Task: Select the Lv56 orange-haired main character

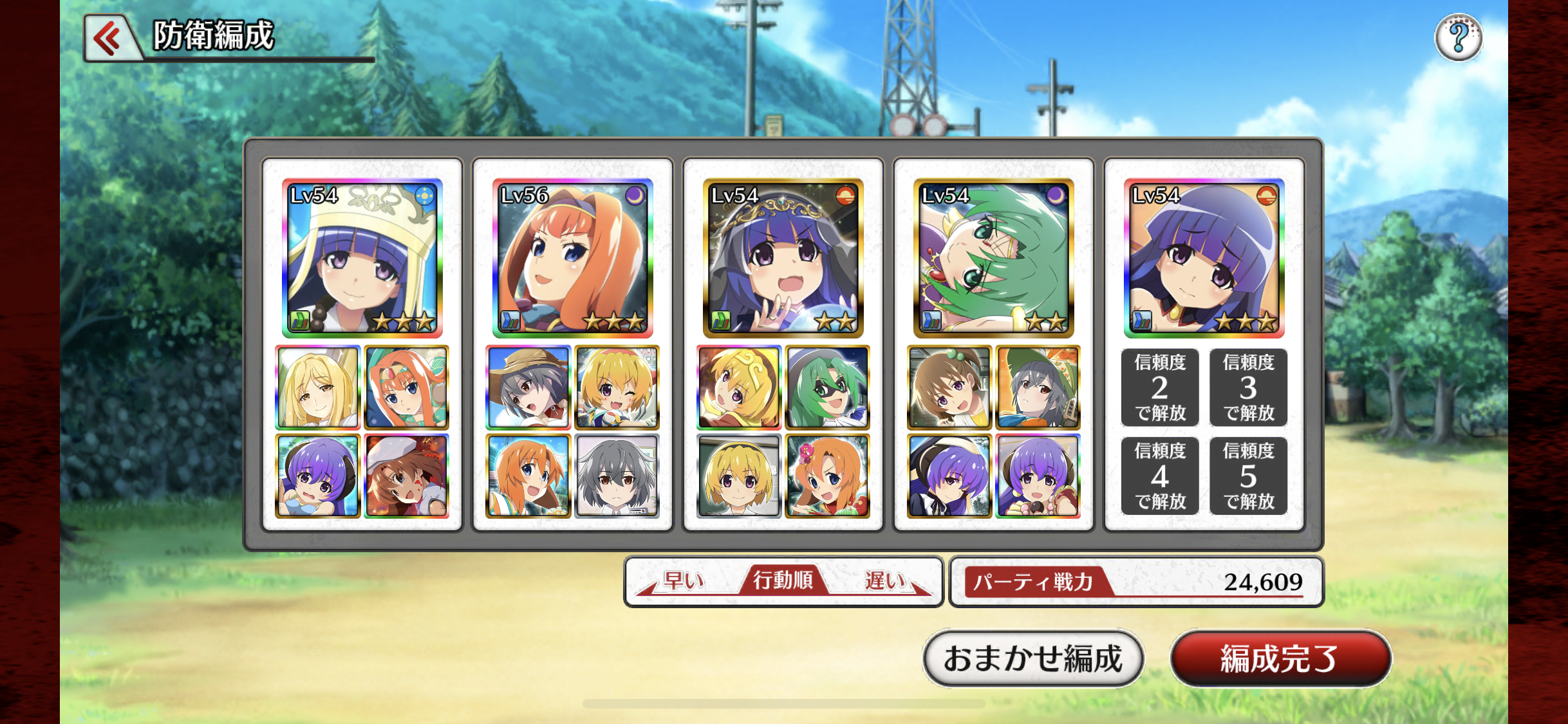Action: (x=572, y=257)
